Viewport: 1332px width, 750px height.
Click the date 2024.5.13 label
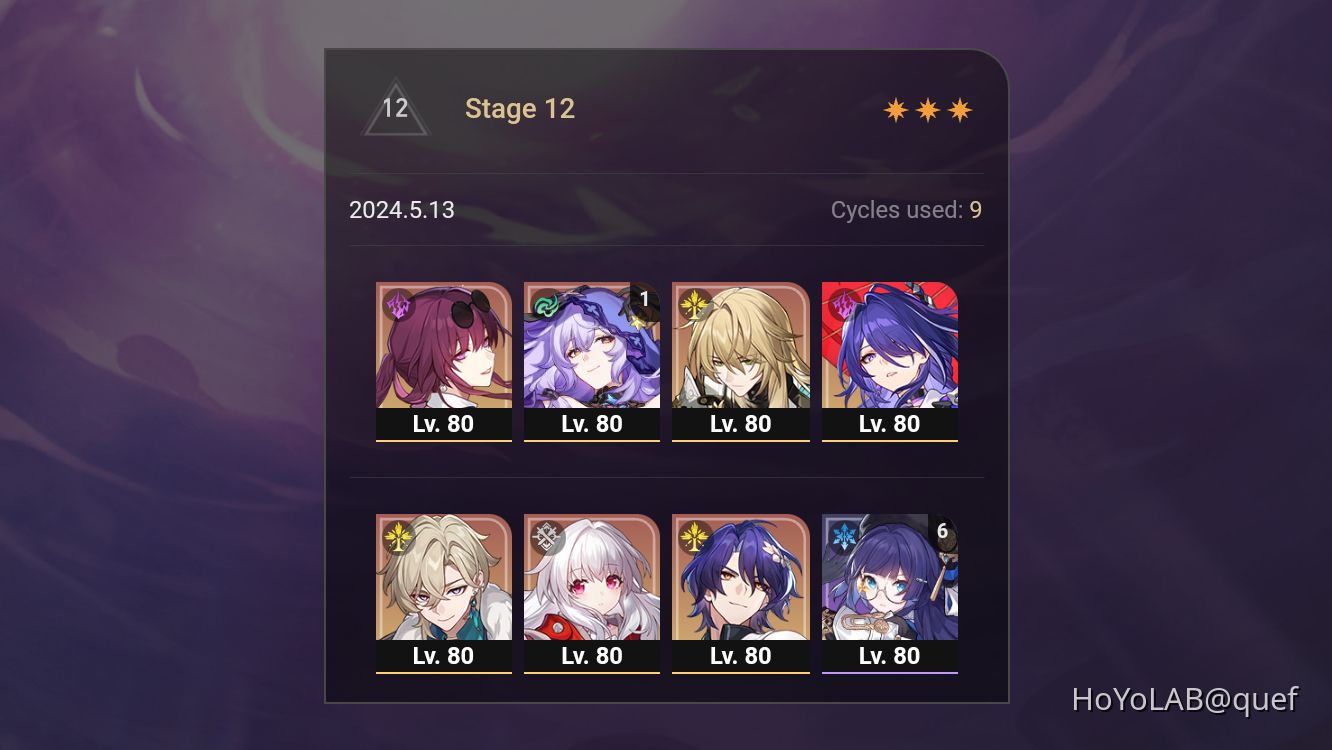pyautogui.click(x=402, y=210)
